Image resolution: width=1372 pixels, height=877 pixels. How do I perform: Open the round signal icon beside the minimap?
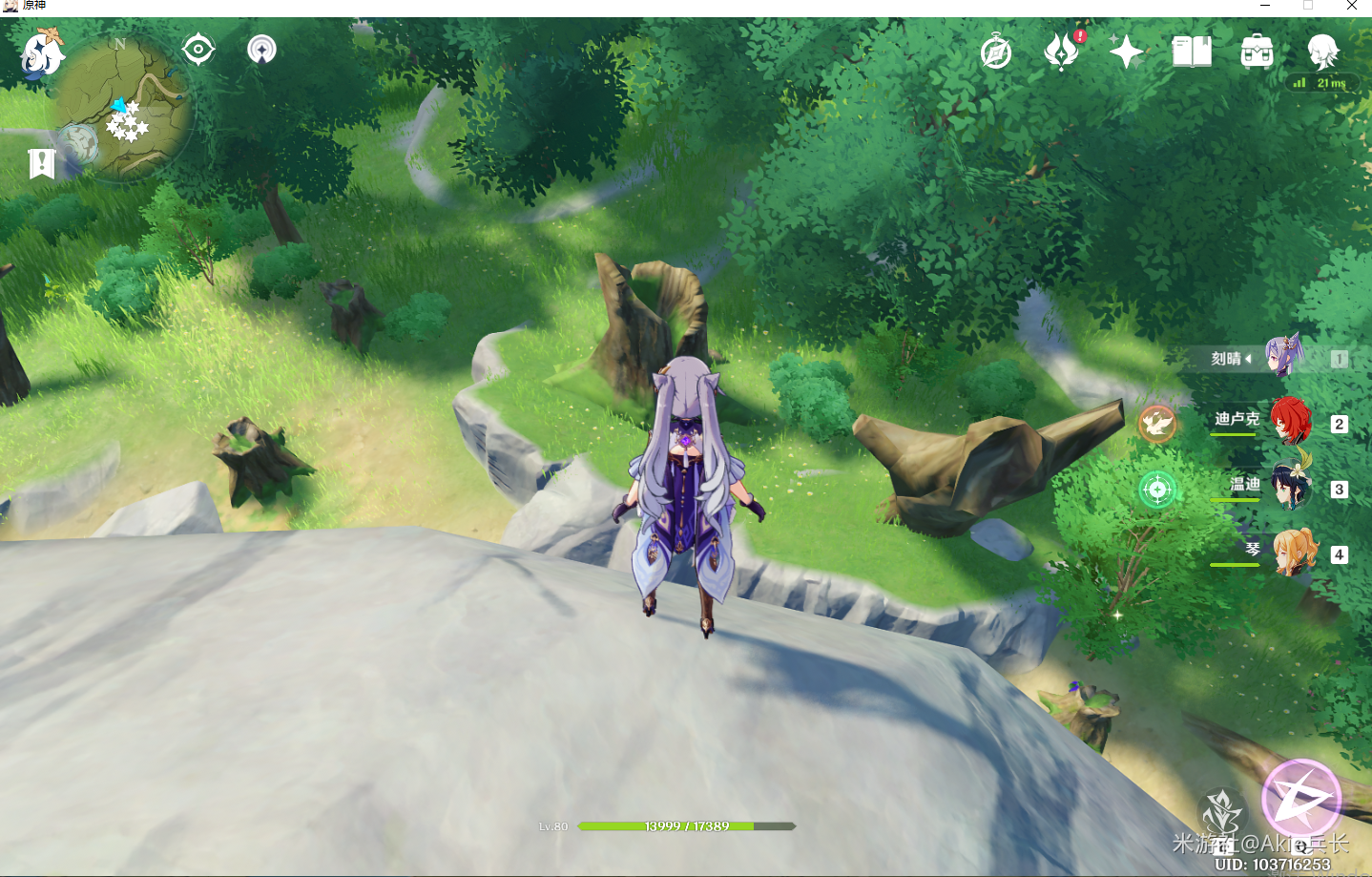click(x=261, y=49)
